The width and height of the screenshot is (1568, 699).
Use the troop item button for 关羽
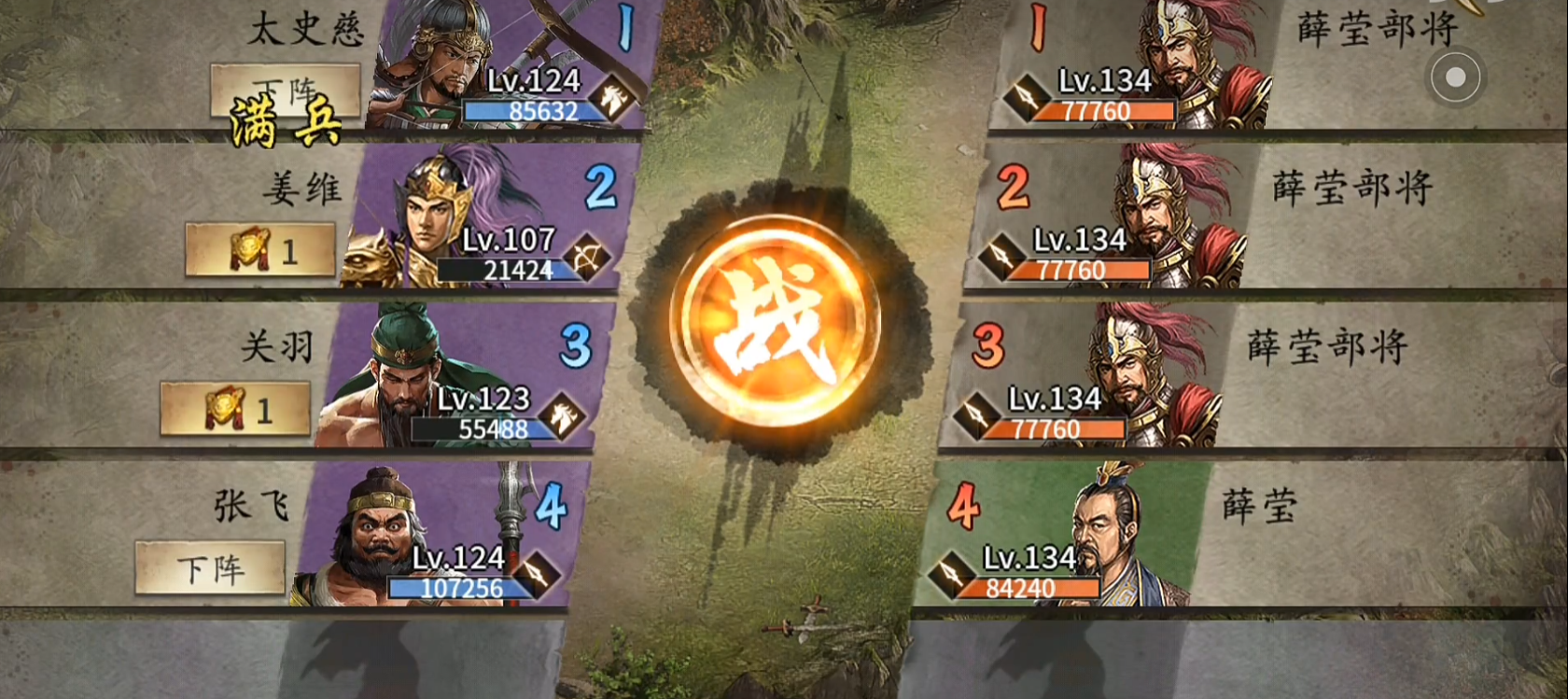click(x=235, y=409)
